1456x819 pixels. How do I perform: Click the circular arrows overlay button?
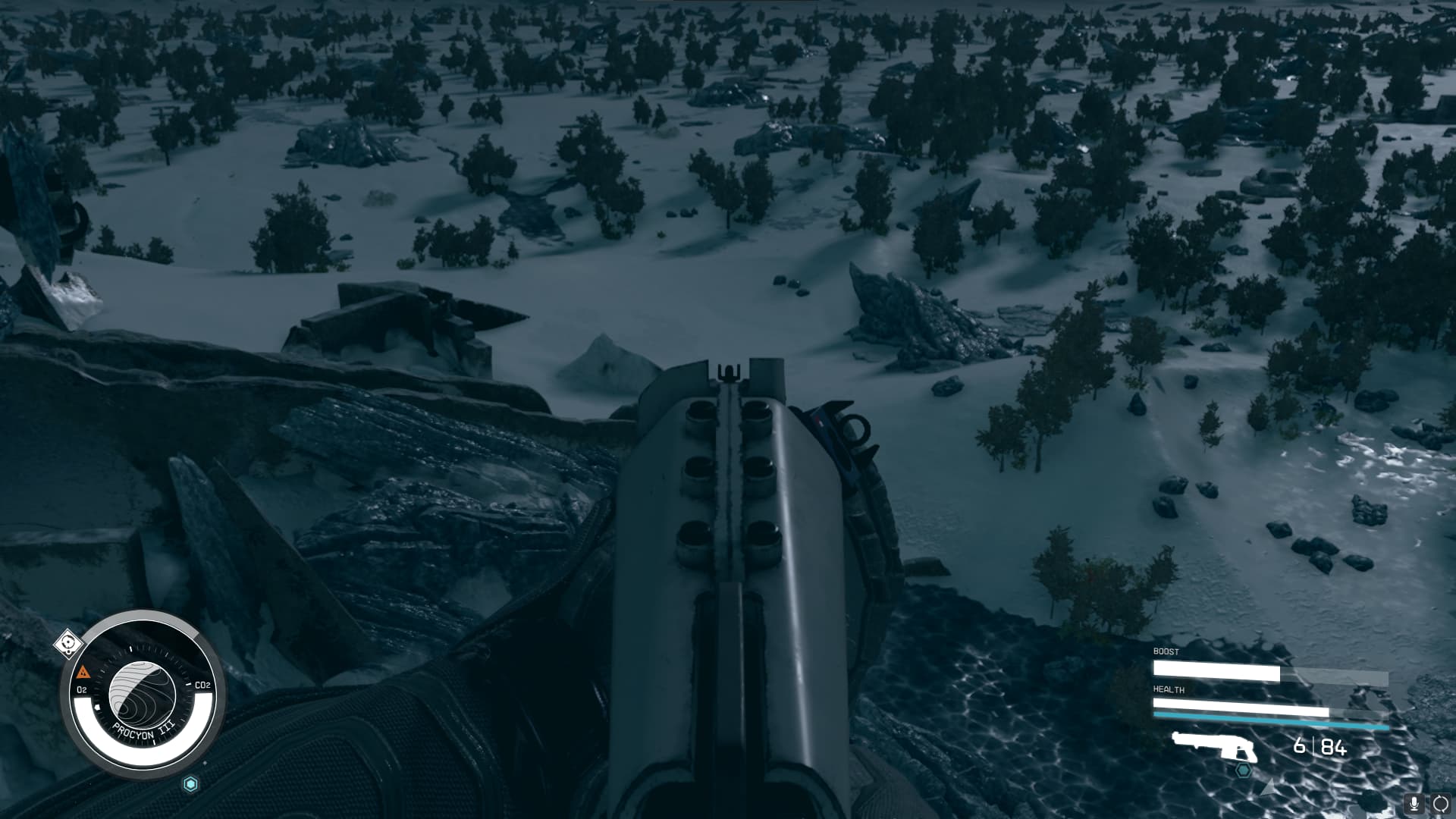pyautogui.click(x=1440, y=804)
